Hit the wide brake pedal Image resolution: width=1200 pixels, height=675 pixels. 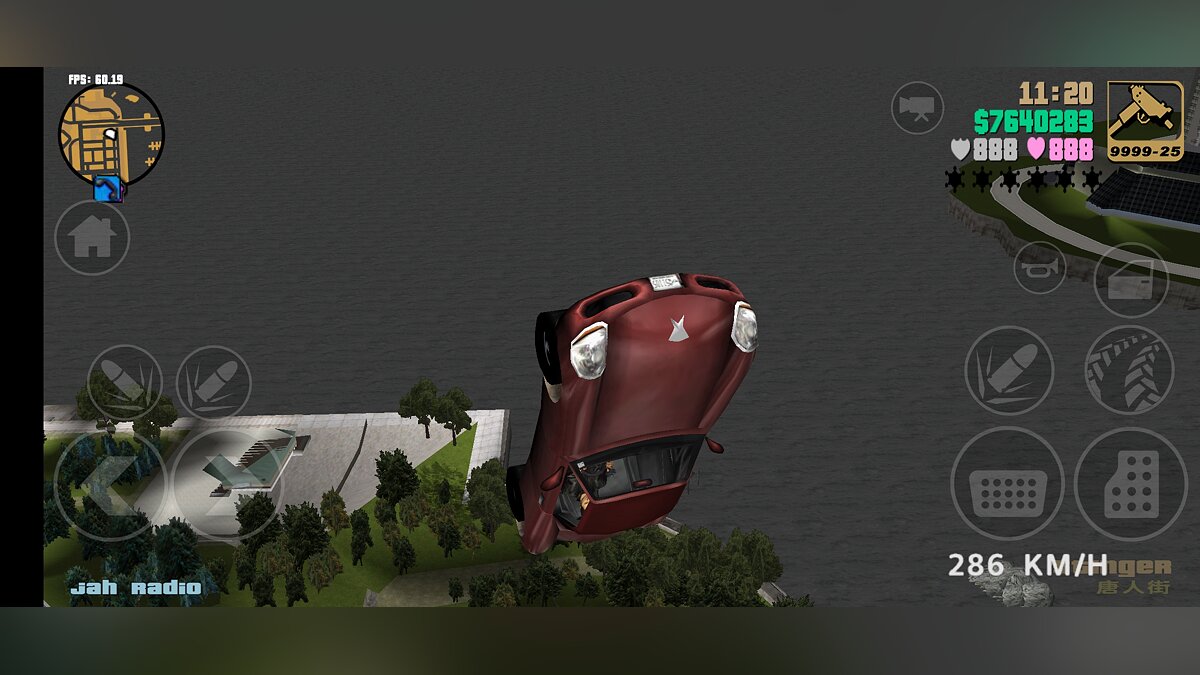coord(1007,483)
